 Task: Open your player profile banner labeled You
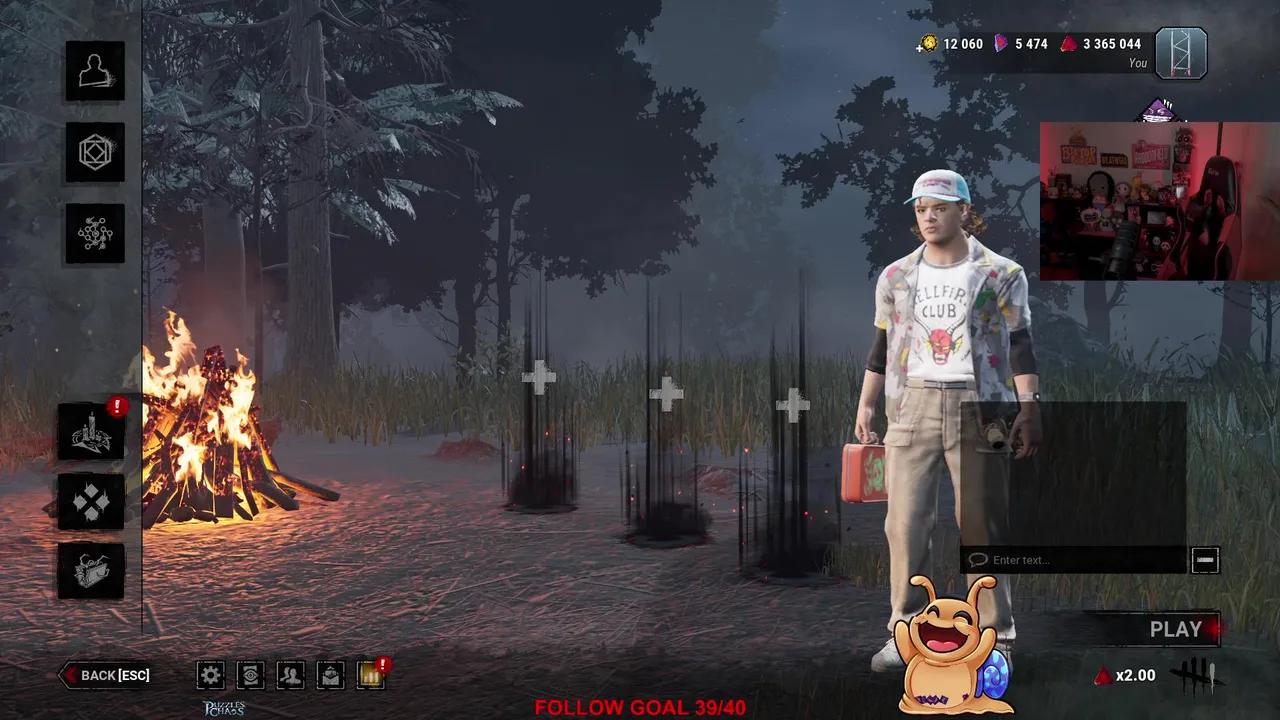click(1180, 54)
